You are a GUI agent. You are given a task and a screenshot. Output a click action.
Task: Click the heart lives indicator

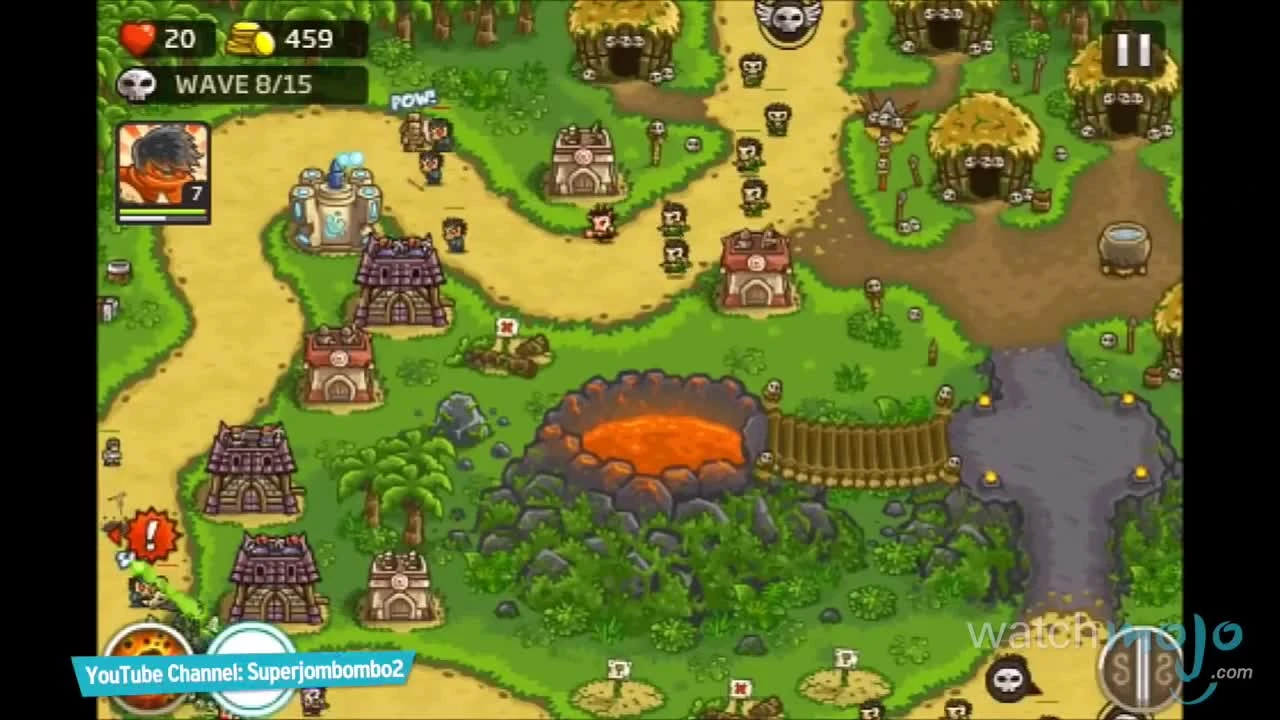pos(140,40)
